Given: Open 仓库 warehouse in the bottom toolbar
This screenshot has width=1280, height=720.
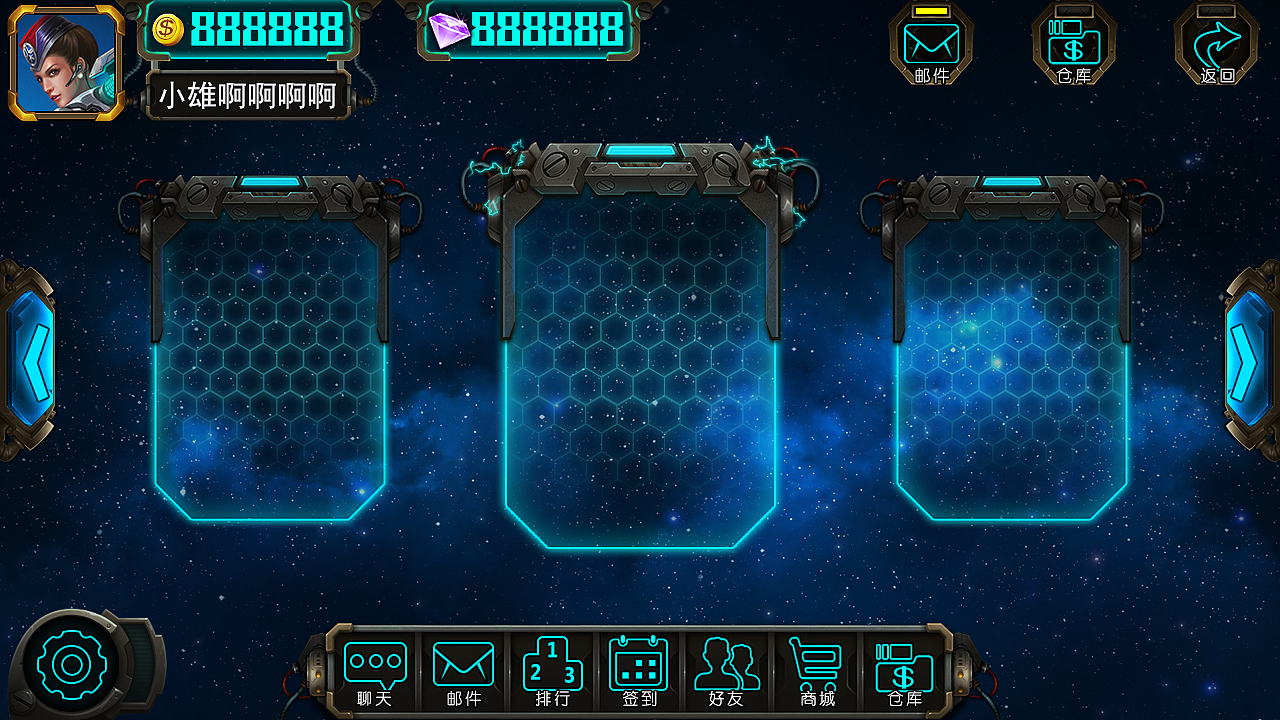Looking at the screenshot, I should [x=904, y=672].
